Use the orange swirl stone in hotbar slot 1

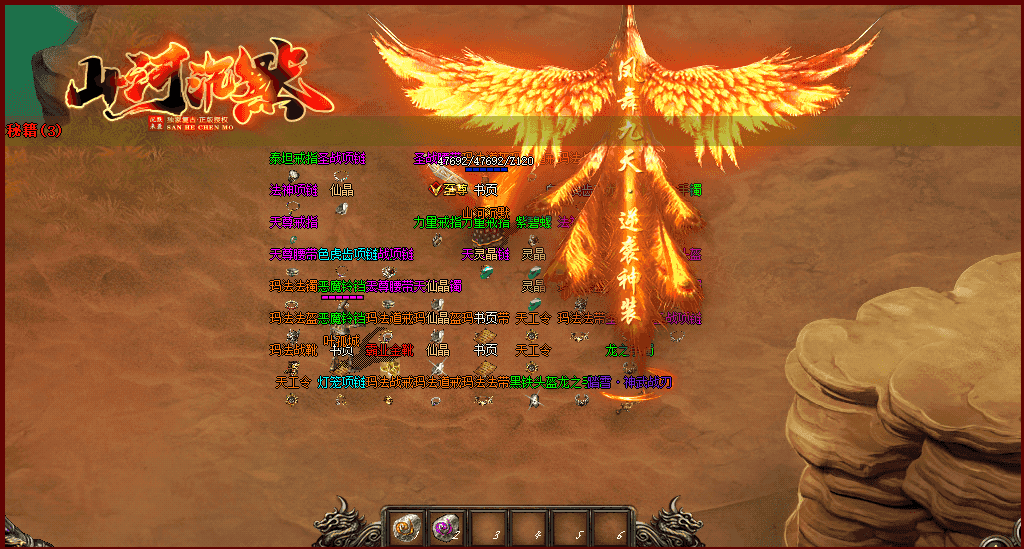405,526
